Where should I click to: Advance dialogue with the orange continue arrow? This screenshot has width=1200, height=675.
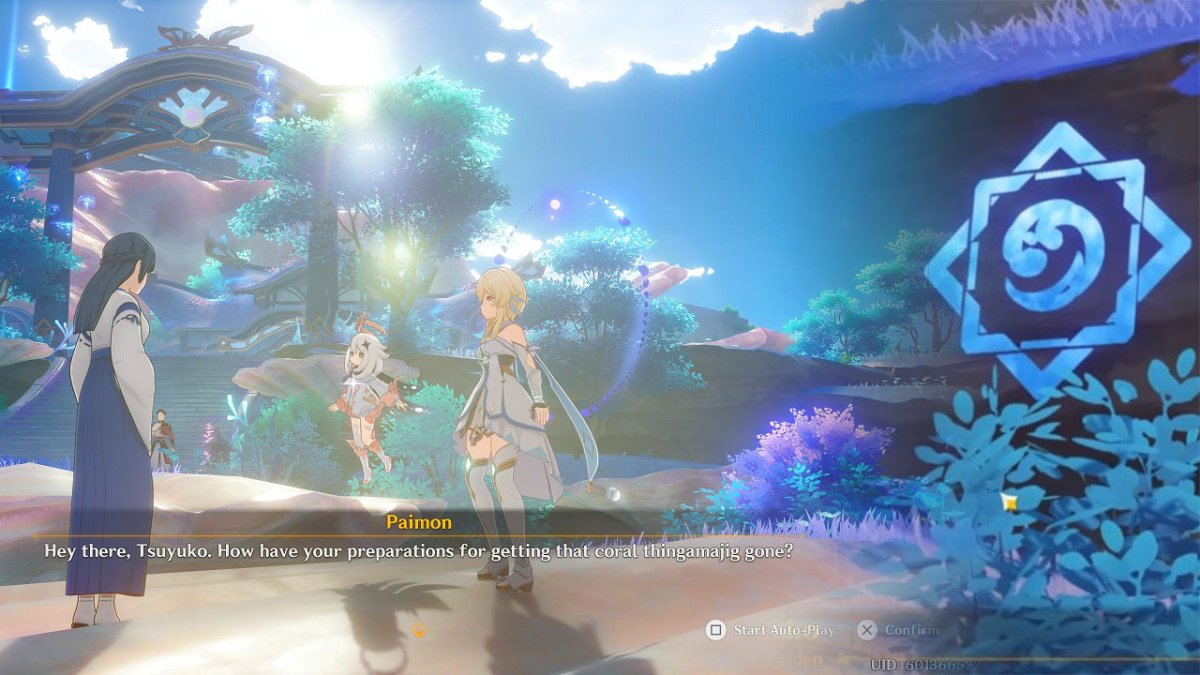click(x=419, y=630)
